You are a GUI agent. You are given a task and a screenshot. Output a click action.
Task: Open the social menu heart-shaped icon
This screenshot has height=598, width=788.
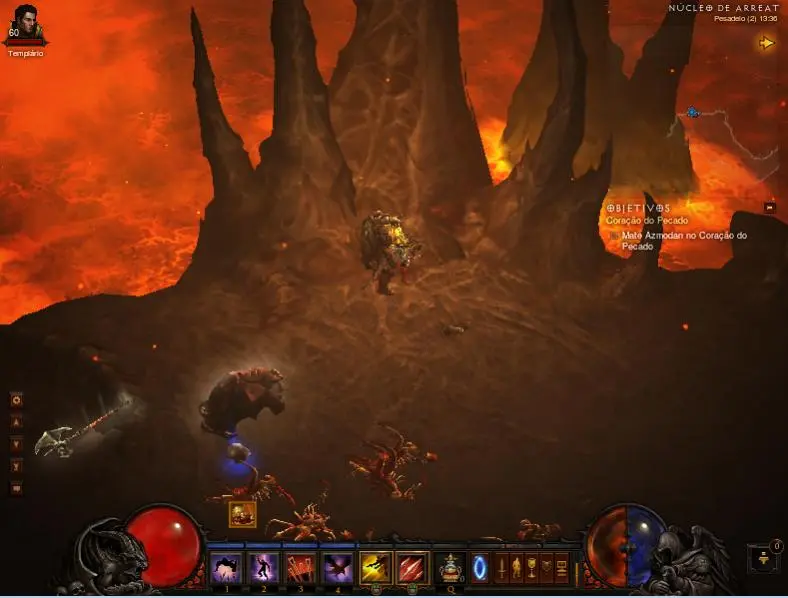pyautogui.click(x=547, y=568)
